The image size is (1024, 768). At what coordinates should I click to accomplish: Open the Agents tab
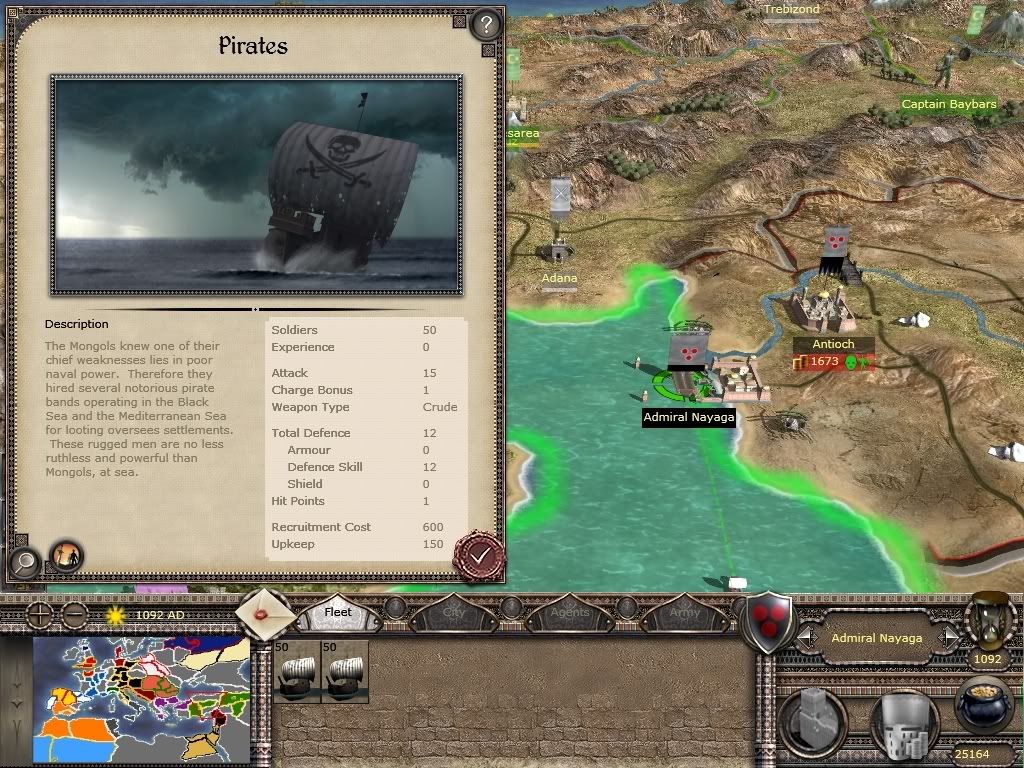[x=569, y=610]
